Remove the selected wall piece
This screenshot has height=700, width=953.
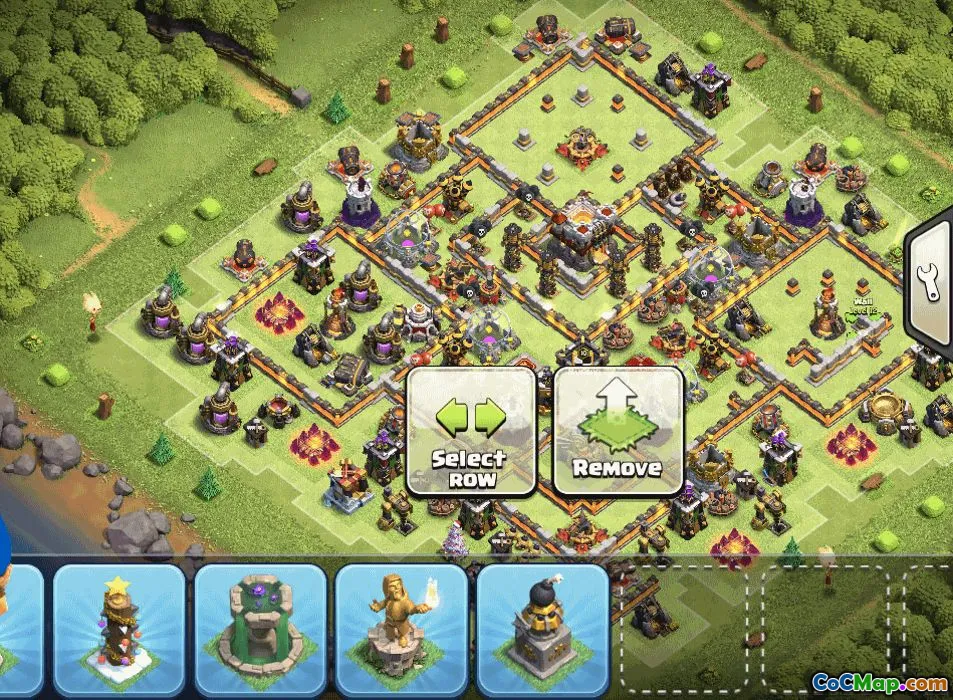click(x=617, y=431)
